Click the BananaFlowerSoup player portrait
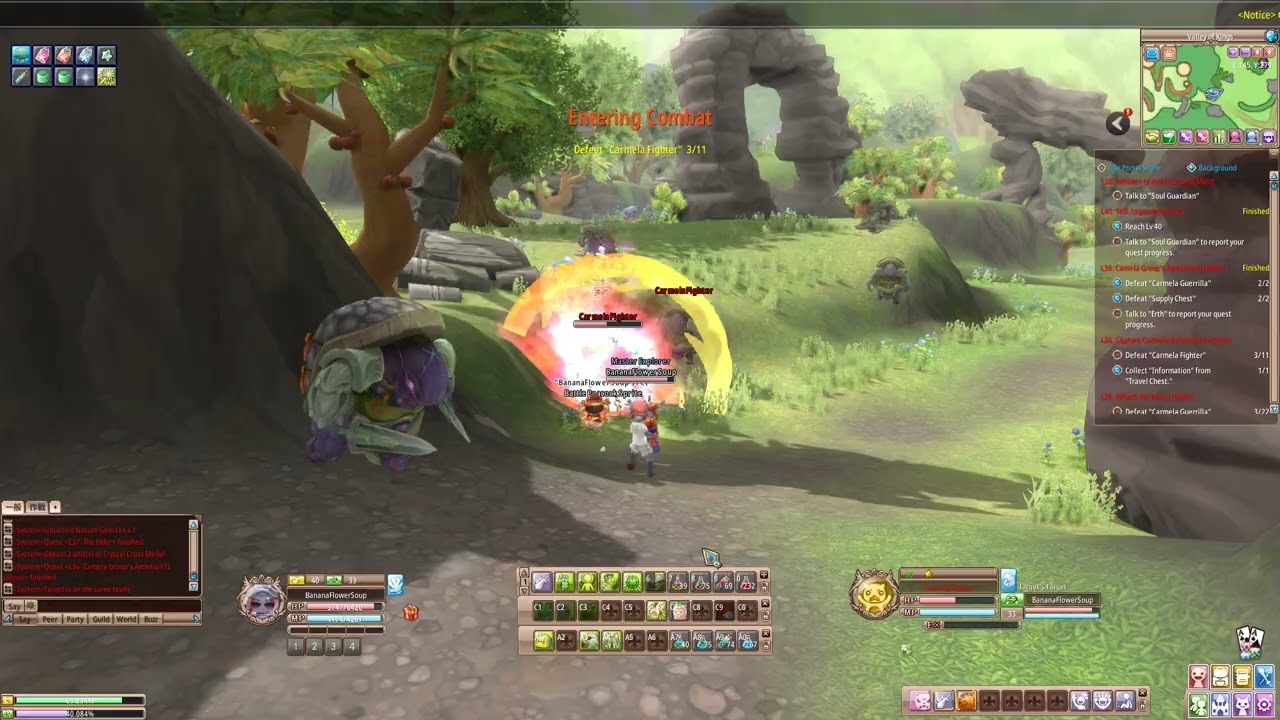Viewport: 1280px width, 720px height. point(261,601)
